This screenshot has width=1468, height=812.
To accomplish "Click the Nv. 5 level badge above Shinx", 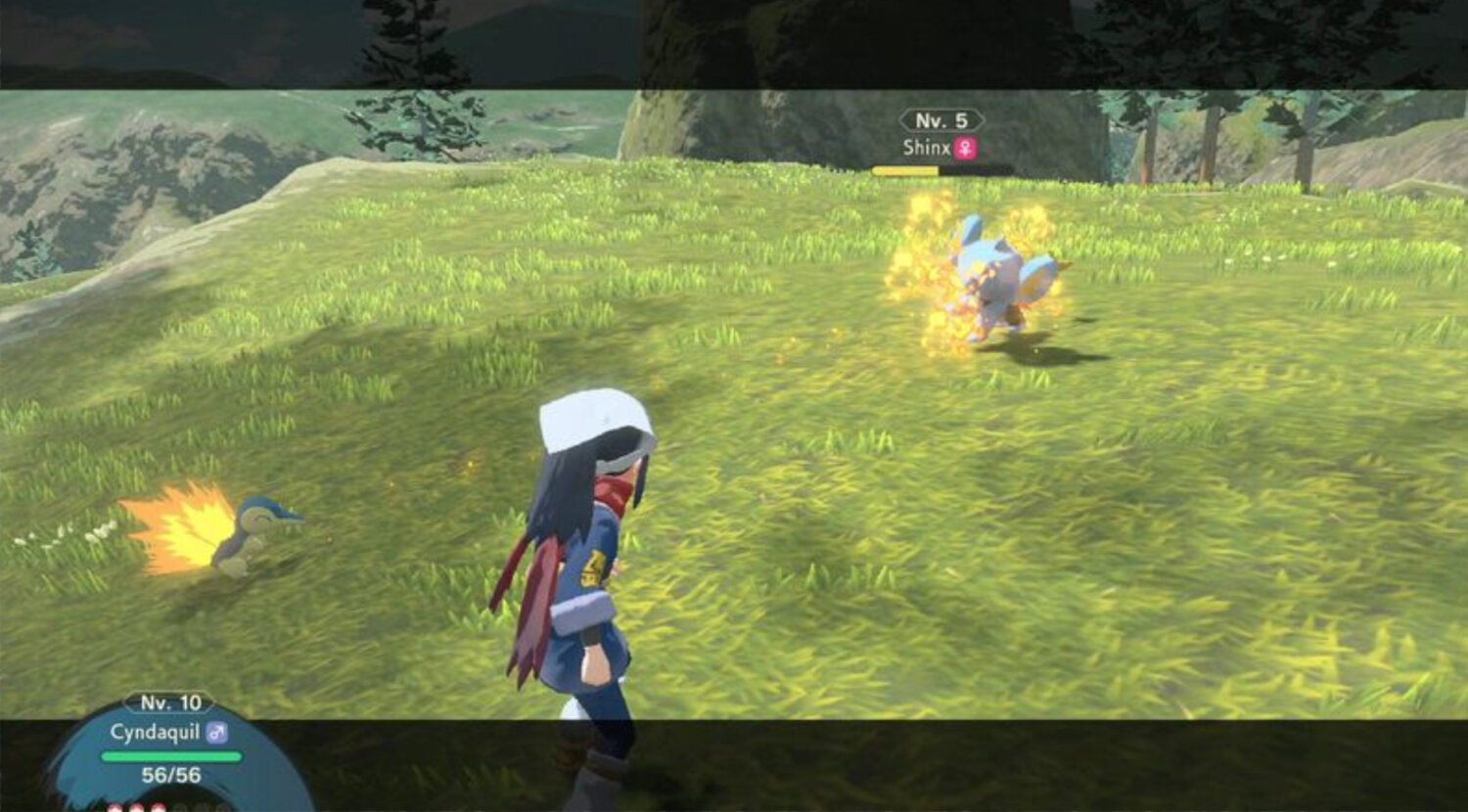I will [x=940, y=122].
